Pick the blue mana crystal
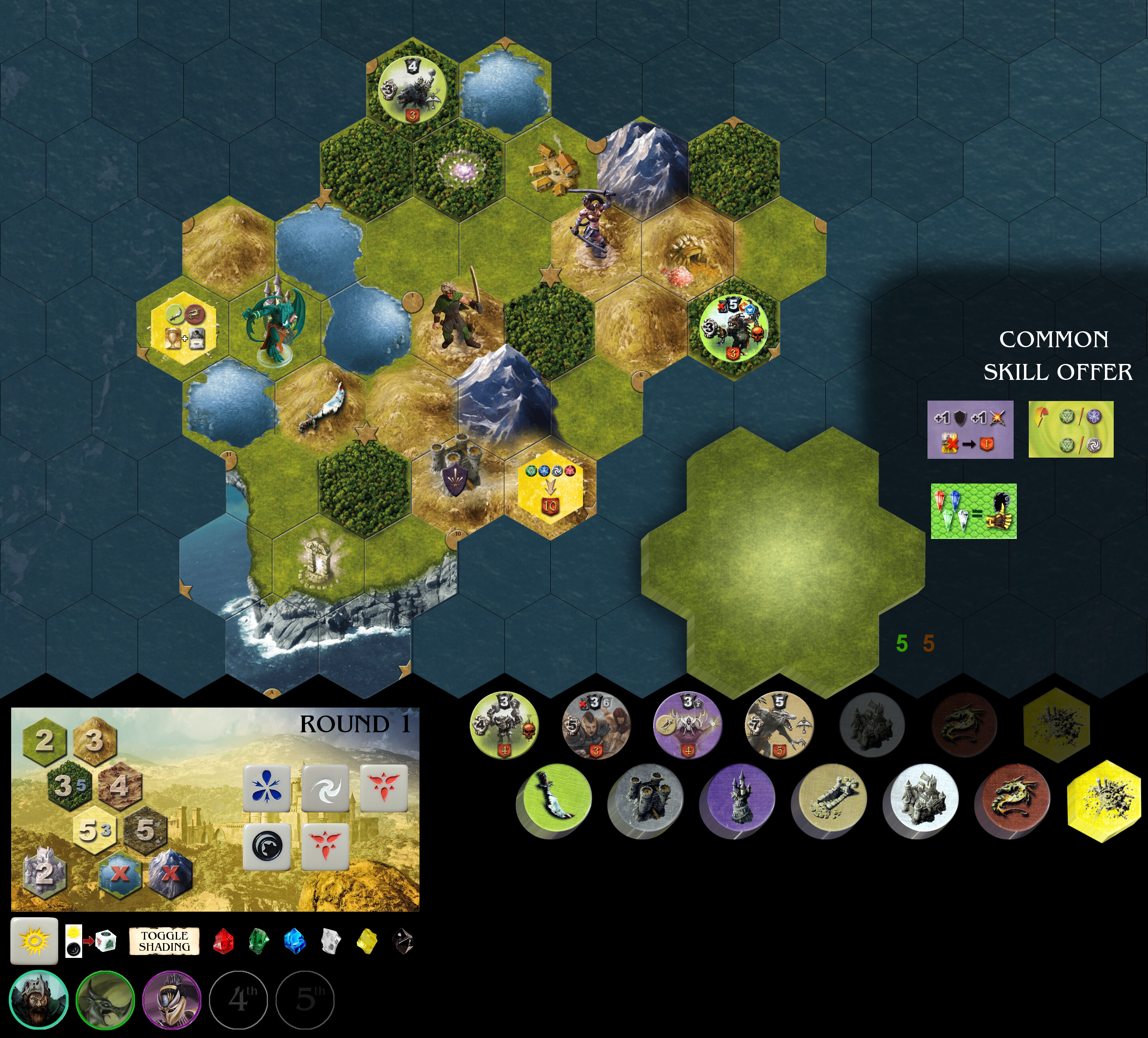Viewport: 1148px width, 1038px height. (295, 941)
